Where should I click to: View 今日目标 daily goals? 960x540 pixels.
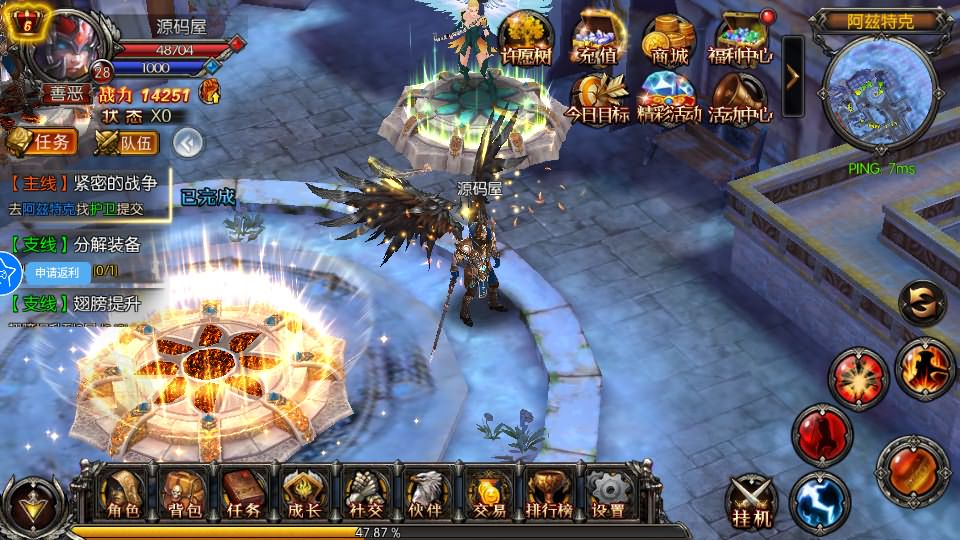click(x=598, y=98)
